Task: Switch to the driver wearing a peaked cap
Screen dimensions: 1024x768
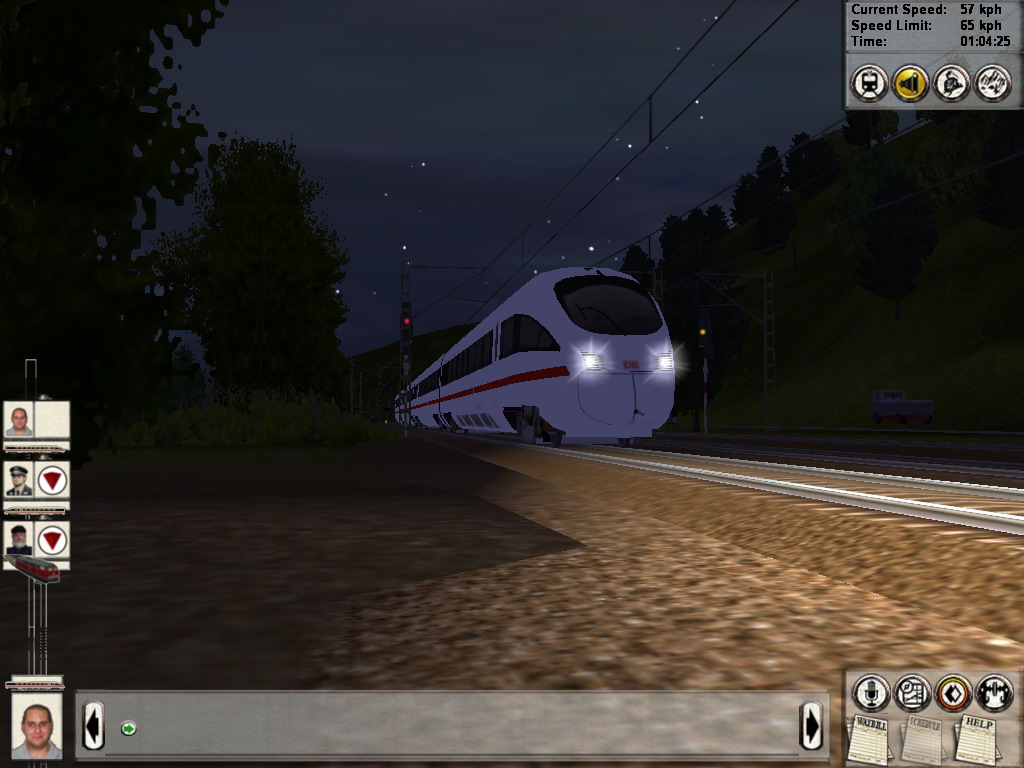Action: tap(19, 480)
